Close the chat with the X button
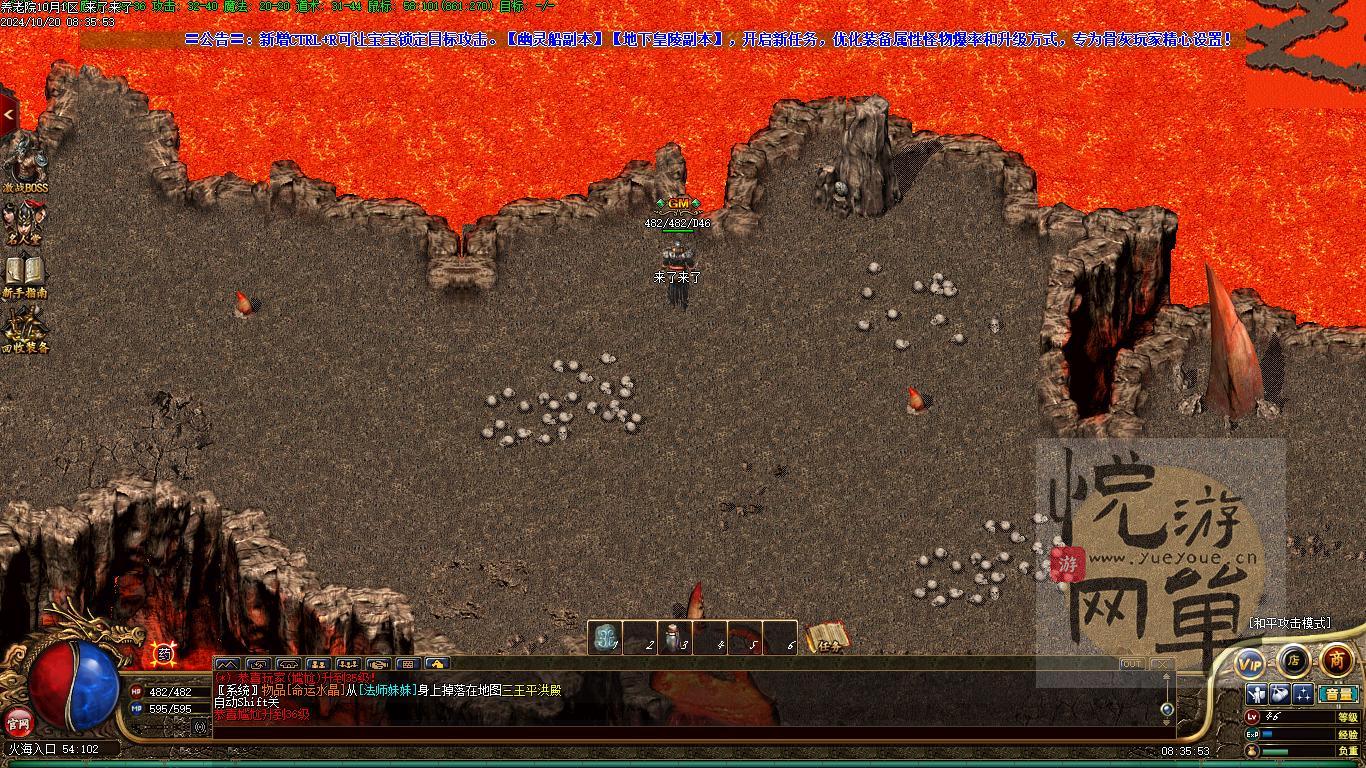Image resolution: width=1366 pixels, height=768 pixels. pos(1161,664)
